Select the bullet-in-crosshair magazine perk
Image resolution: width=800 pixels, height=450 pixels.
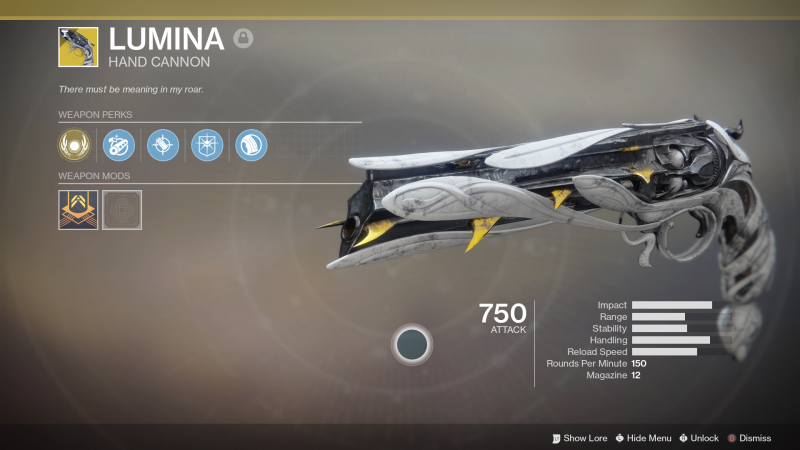coord(162,146)
